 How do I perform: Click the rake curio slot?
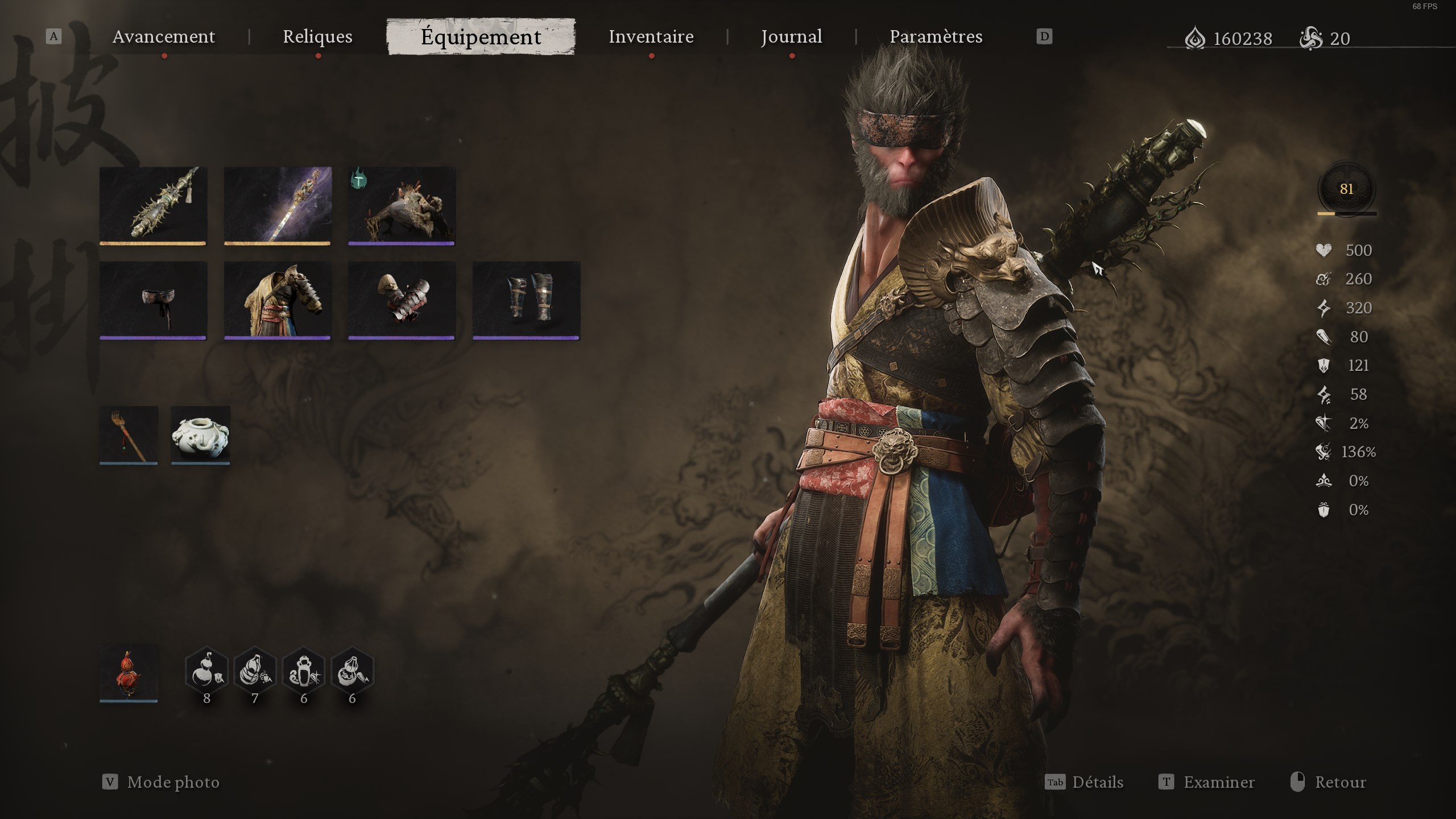tap(128, 435)
